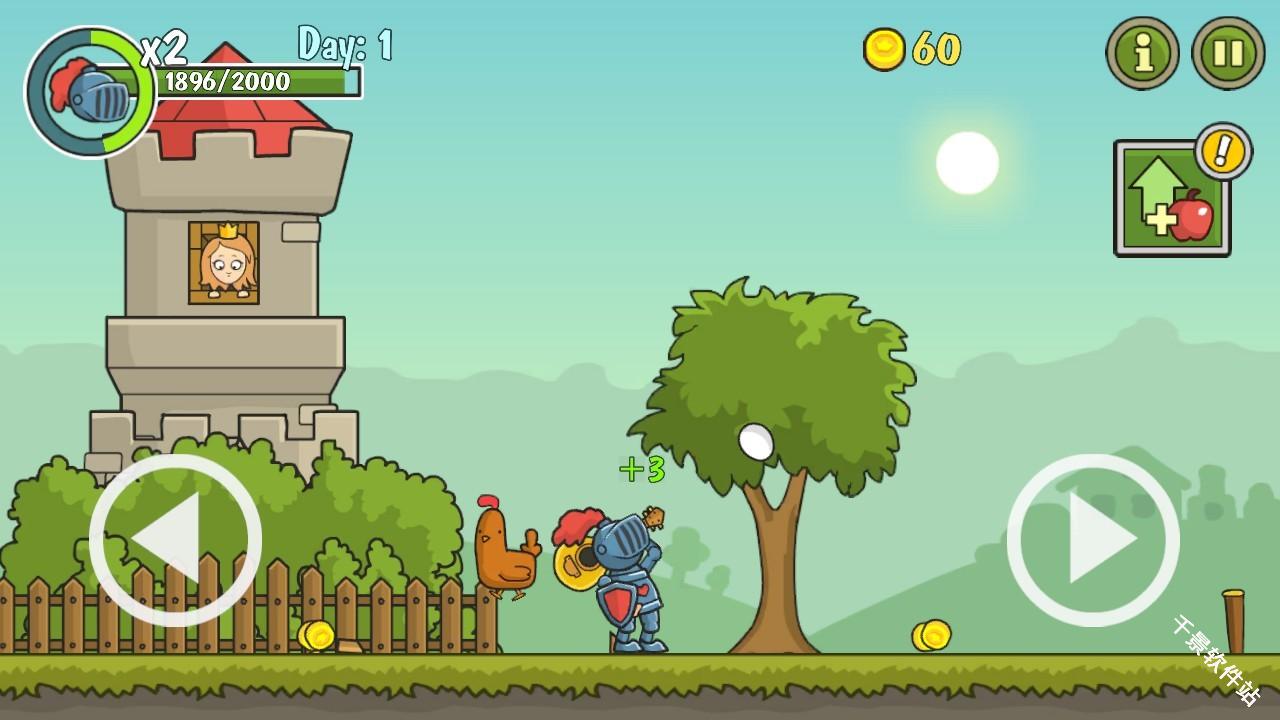Image resolution: width=1280 pixels, height=720 pixels.
Task: Open the info button
Action: coord(1142,53)
